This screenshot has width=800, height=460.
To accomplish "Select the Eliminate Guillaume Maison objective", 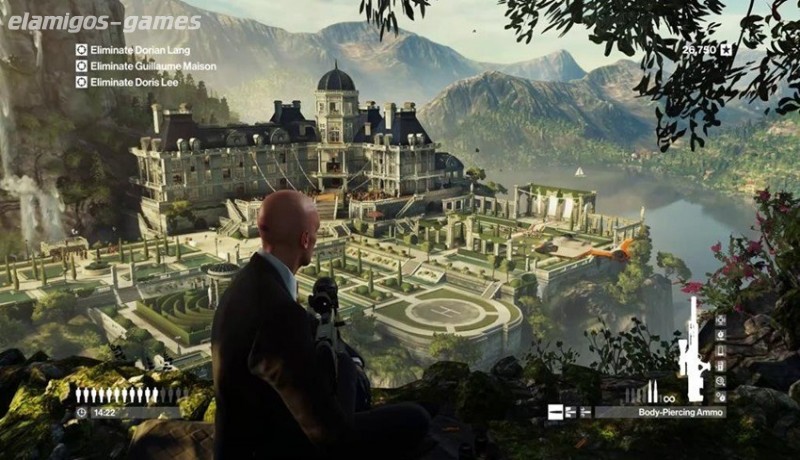I will click(x=138, y=65).
